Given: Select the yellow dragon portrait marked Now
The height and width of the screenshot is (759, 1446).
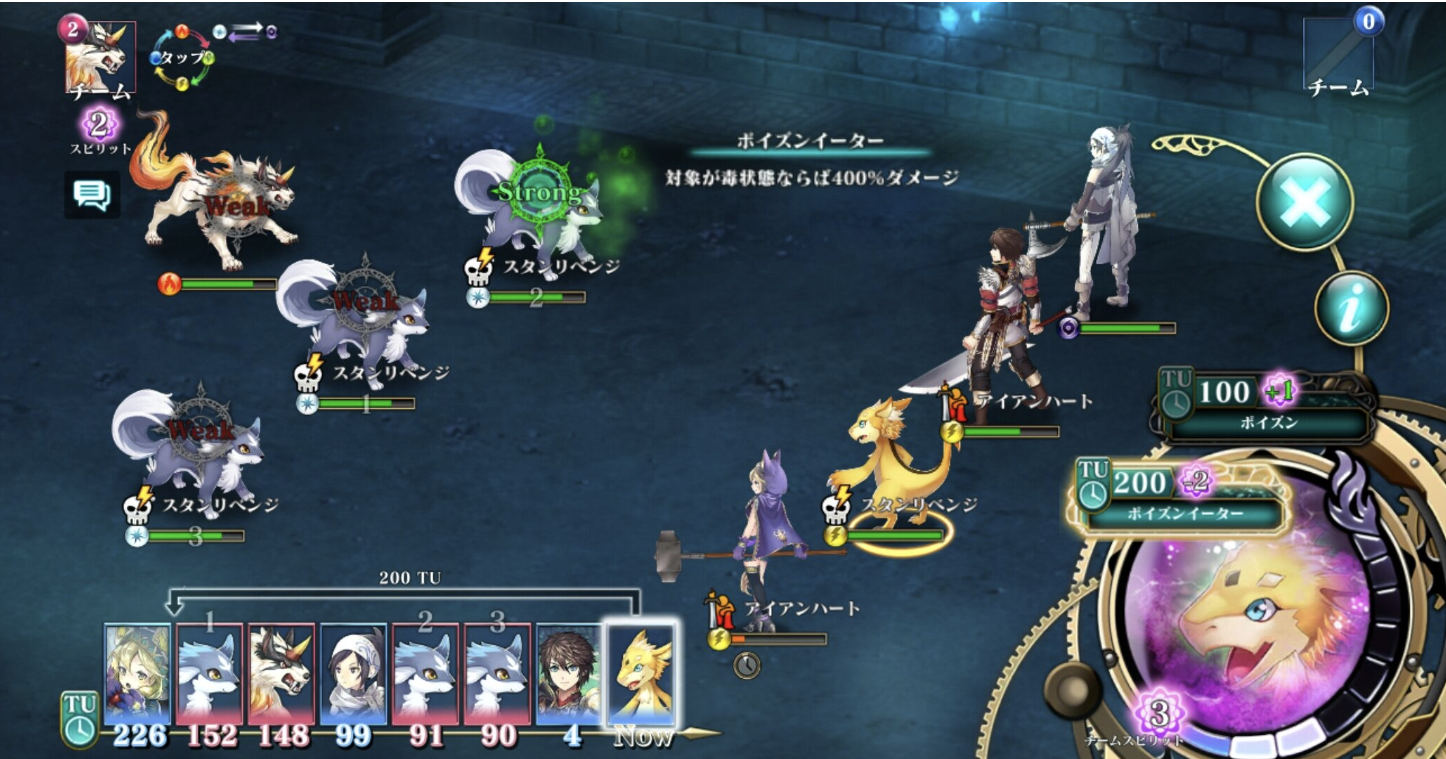Looking at the screenshot, I should click(x=641, y=674).
